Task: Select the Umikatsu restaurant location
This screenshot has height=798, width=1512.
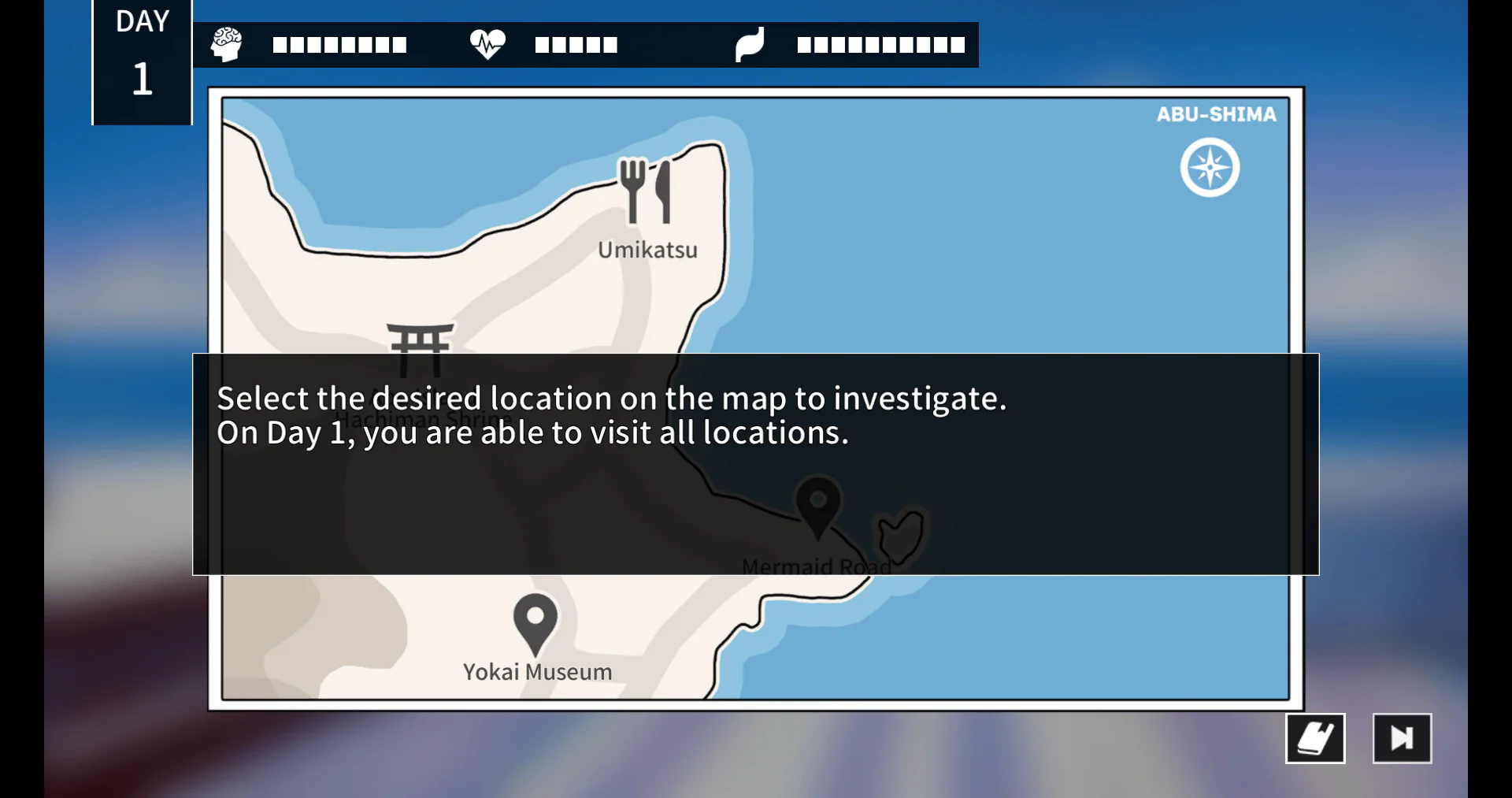Action: 645,191
